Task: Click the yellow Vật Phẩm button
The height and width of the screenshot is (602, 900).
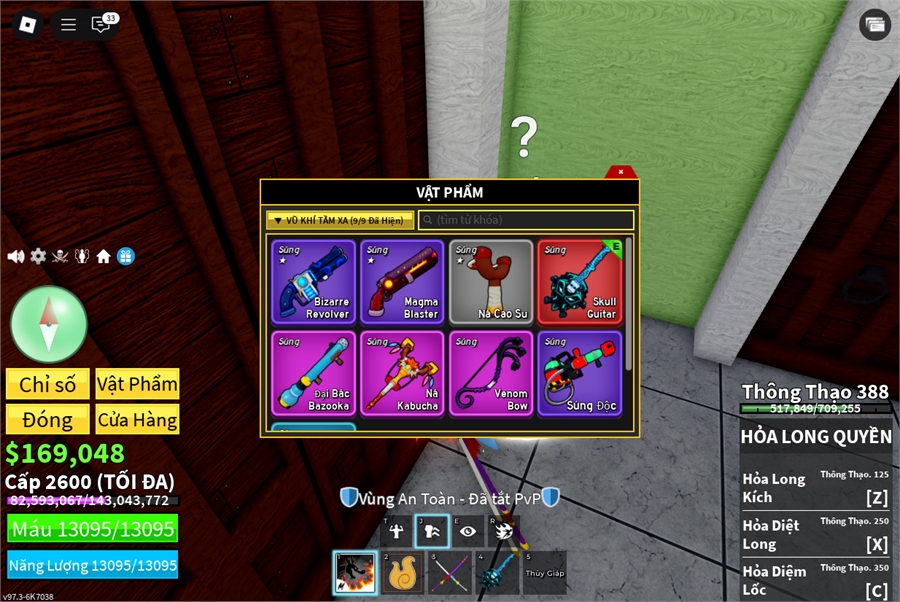Action: (138, 384)
